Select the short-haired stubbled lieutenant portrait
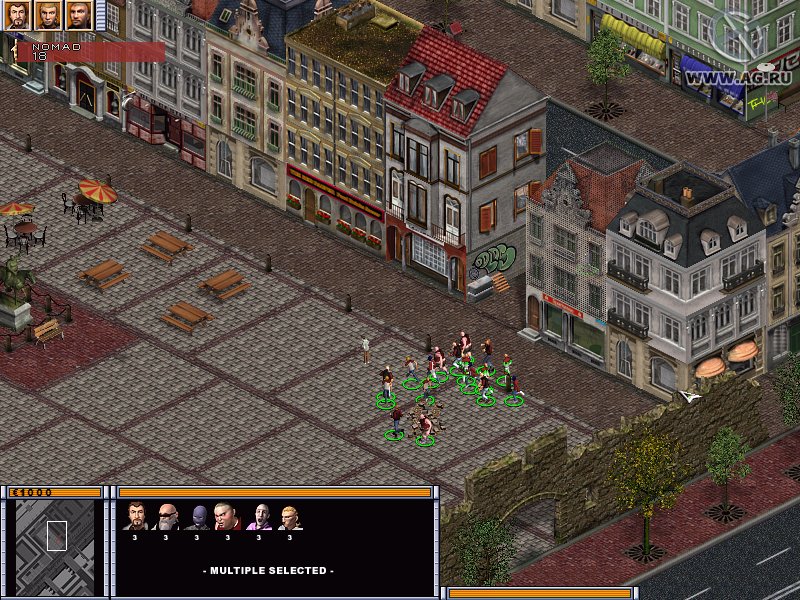 (x=79, y=15)
